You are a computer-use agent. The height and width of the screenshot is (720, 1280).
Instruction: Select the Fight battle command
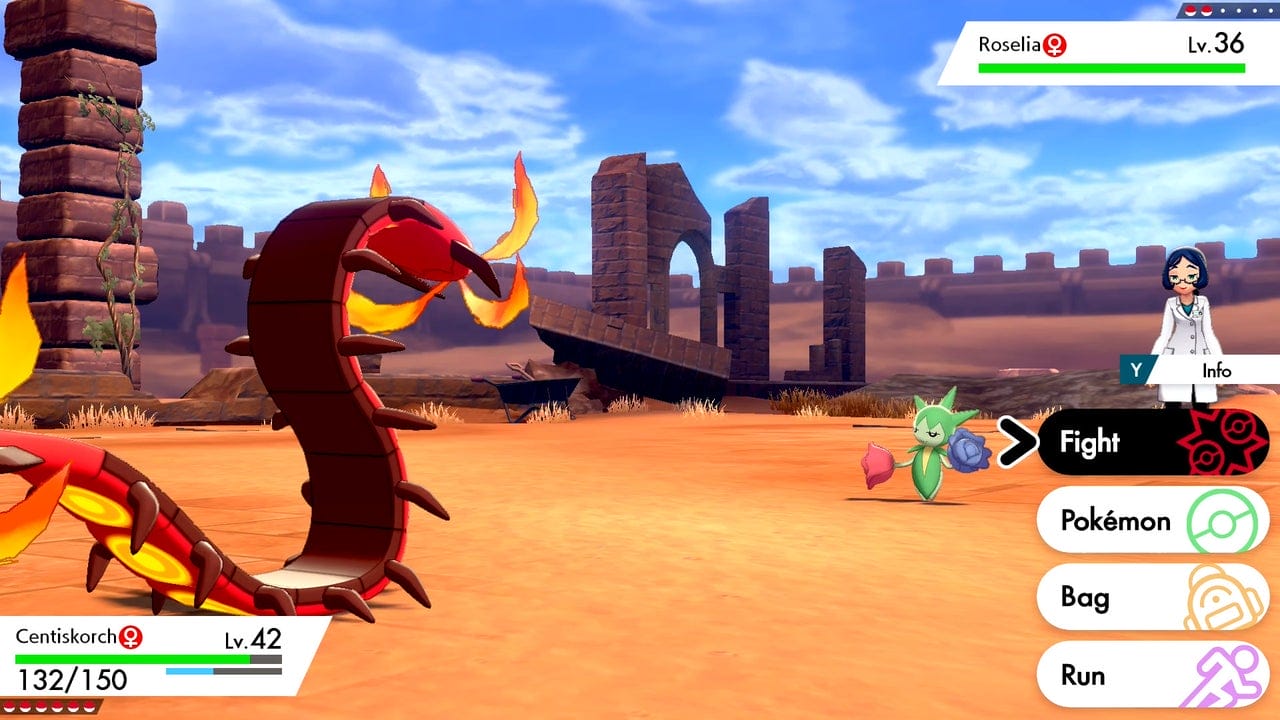pyautogui.click(x=1152, y=442)
